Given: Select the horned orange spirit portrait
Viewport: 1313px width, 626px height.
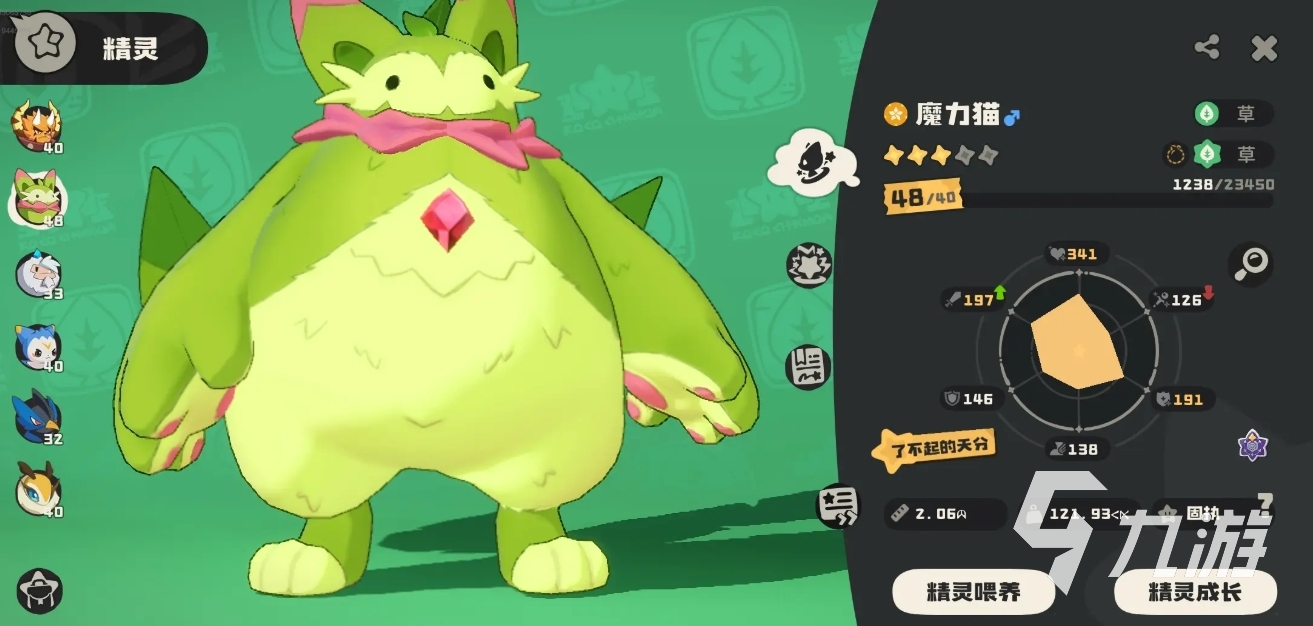Looking at the screenshot, I should tap(37, 125).
